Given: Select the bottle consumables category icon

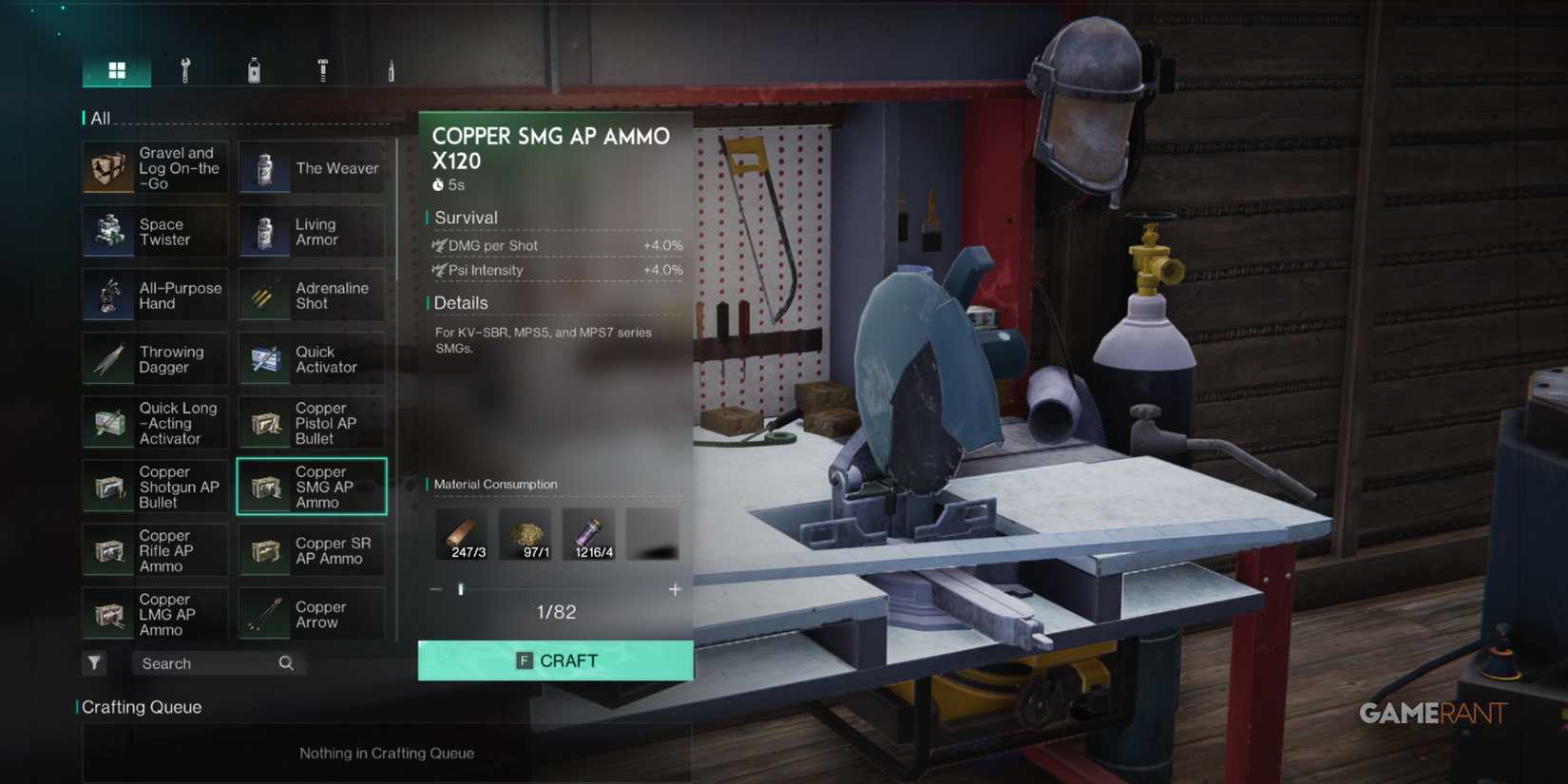Looking at the screenshot, I should [x=254, y=68].
